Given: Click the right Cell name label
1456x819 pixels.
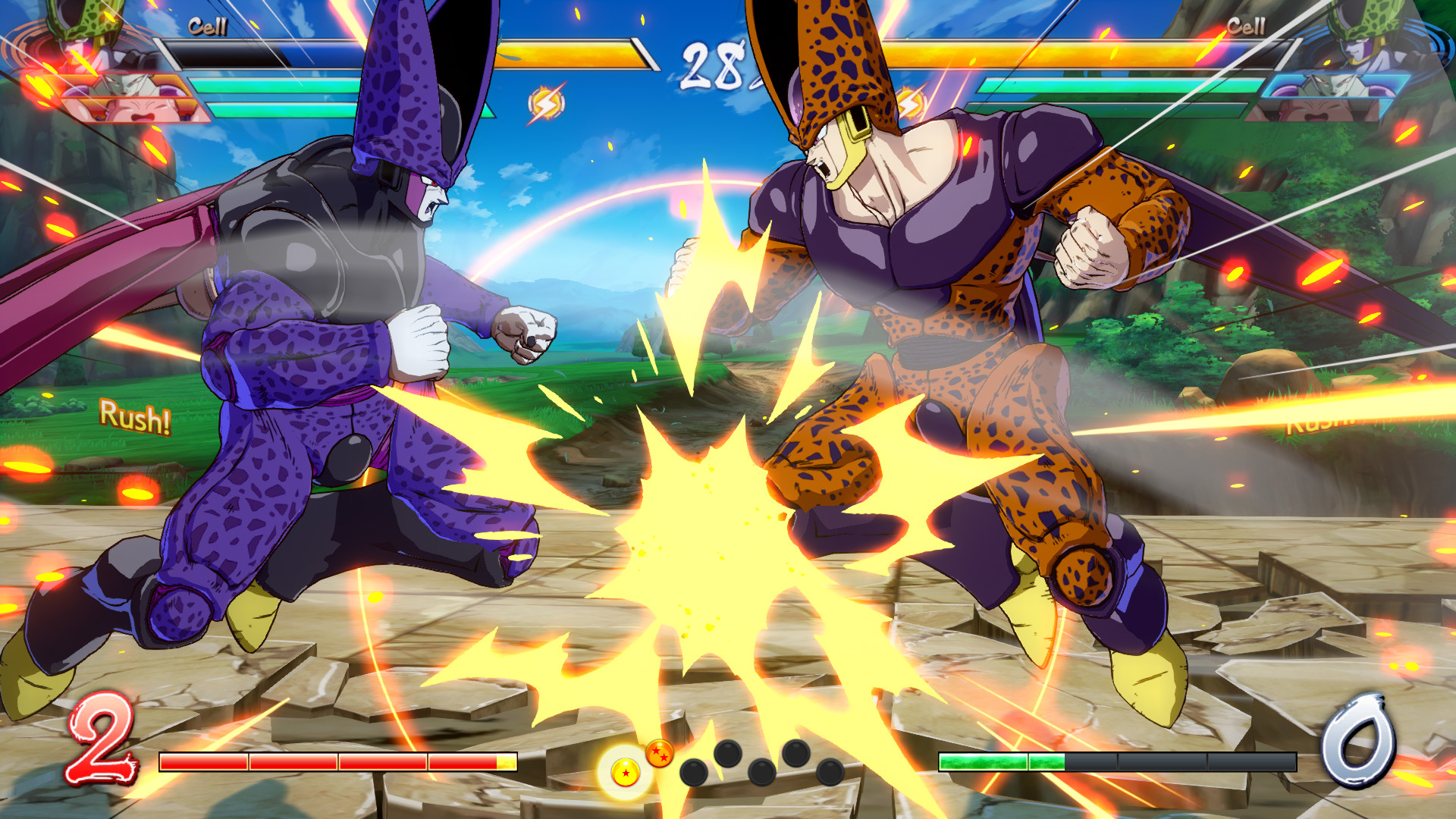Looking at the screenshot, I should tap(1246, 24).
